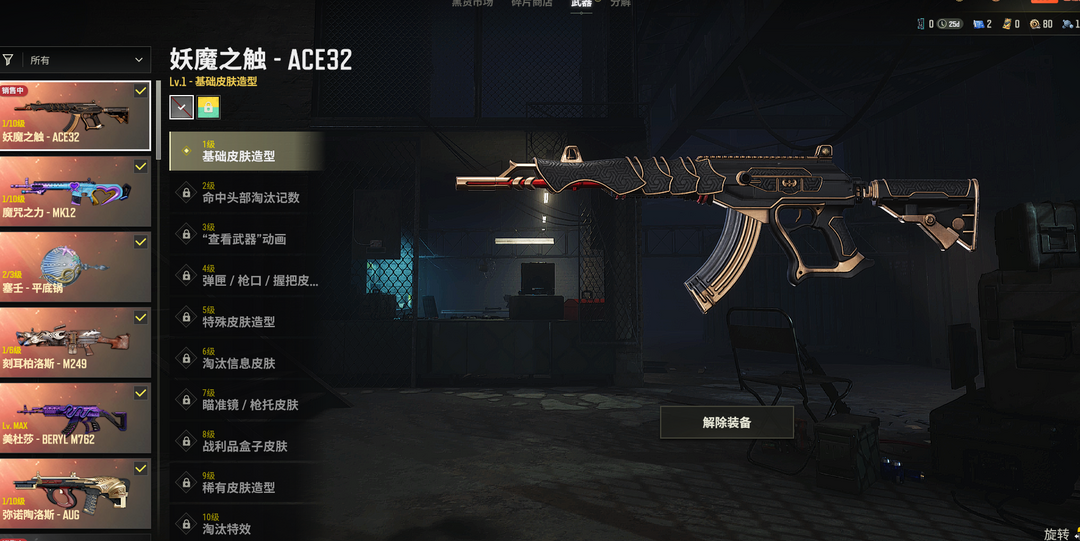The width and height of the screenshot is (1080, 541).
Task: Click the funnel filter icon
Action: point(8,60)
